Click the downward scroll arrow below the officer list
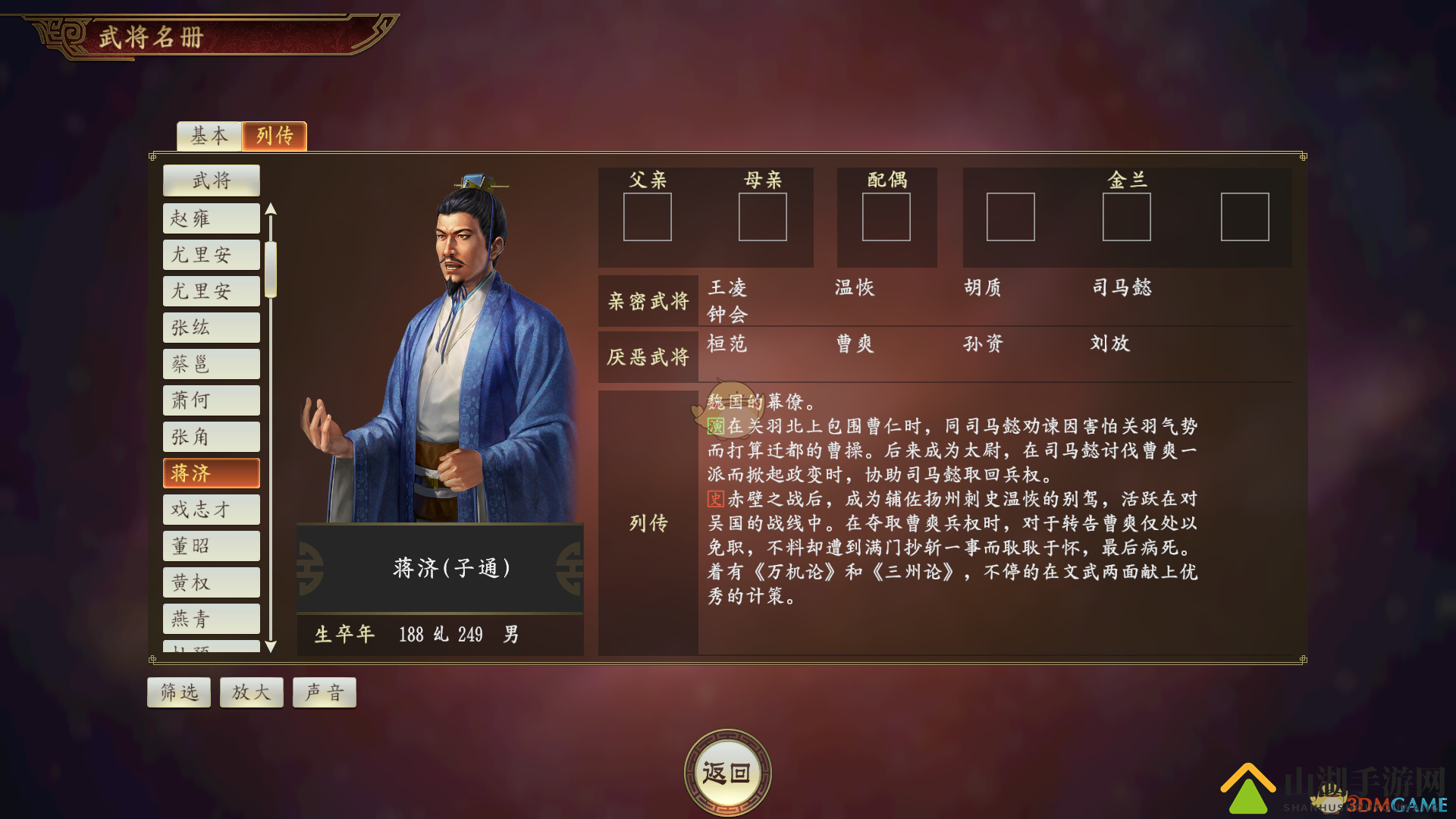 pos(271,648)
